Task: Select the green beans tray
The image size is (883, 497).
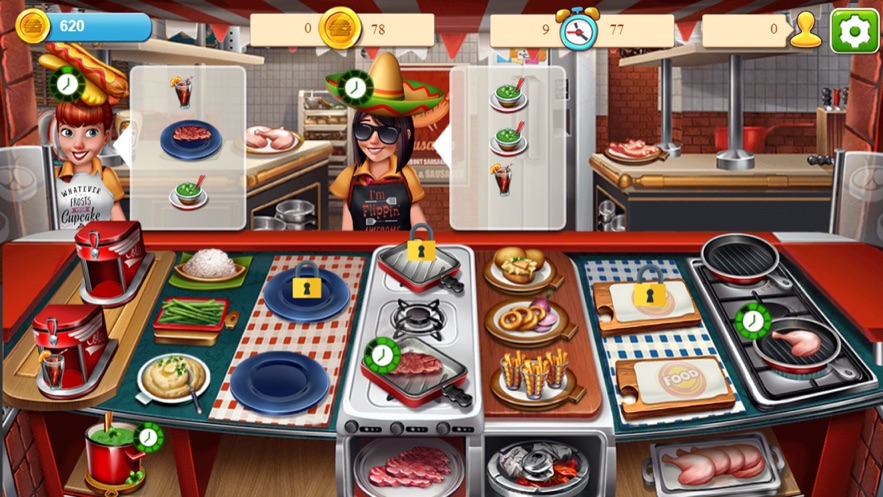Action: click(191, 314)
